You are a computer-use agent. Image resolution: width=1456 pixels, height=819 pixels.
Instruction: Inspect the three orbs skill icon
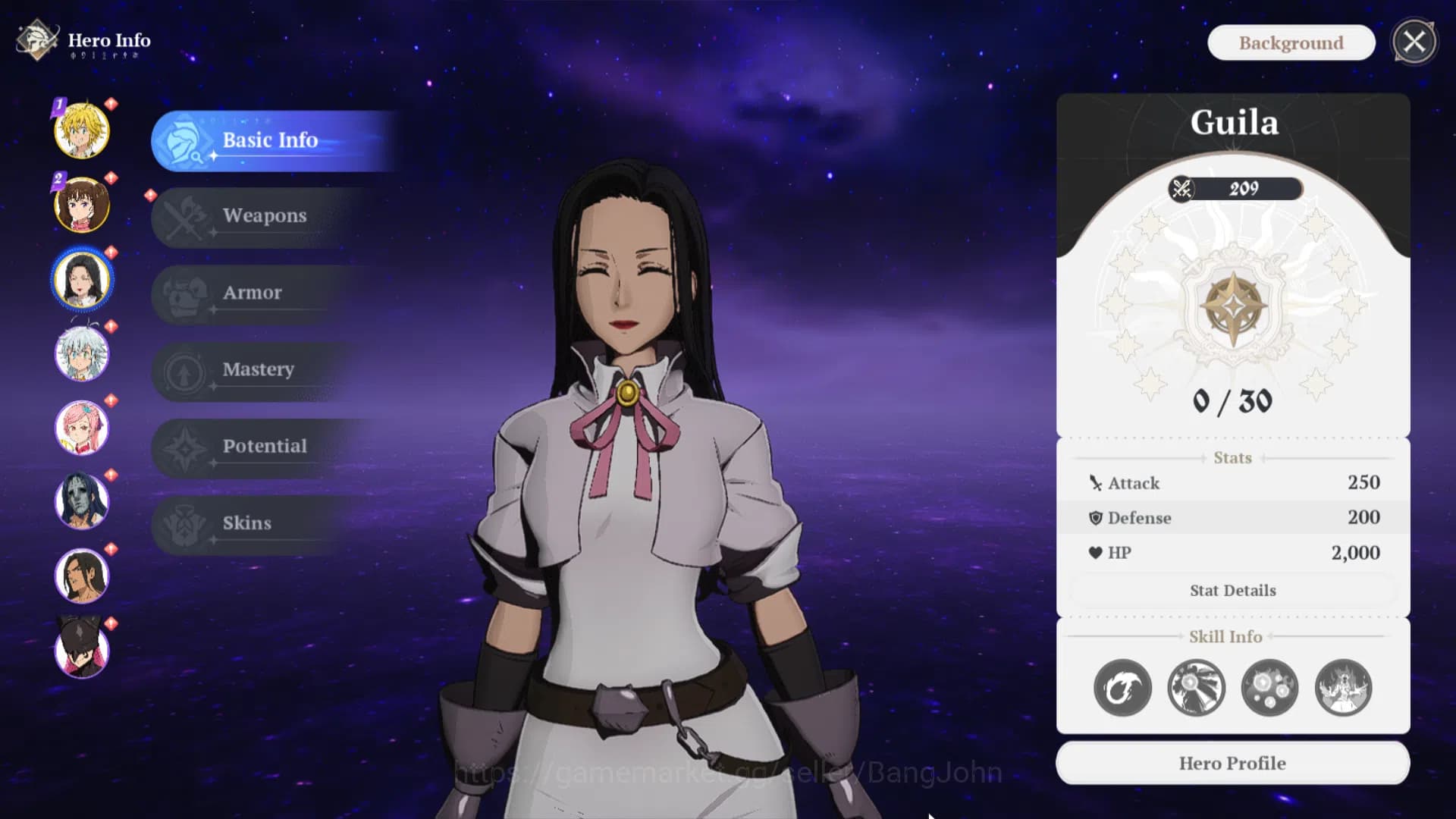click(x=1269, y=689)
